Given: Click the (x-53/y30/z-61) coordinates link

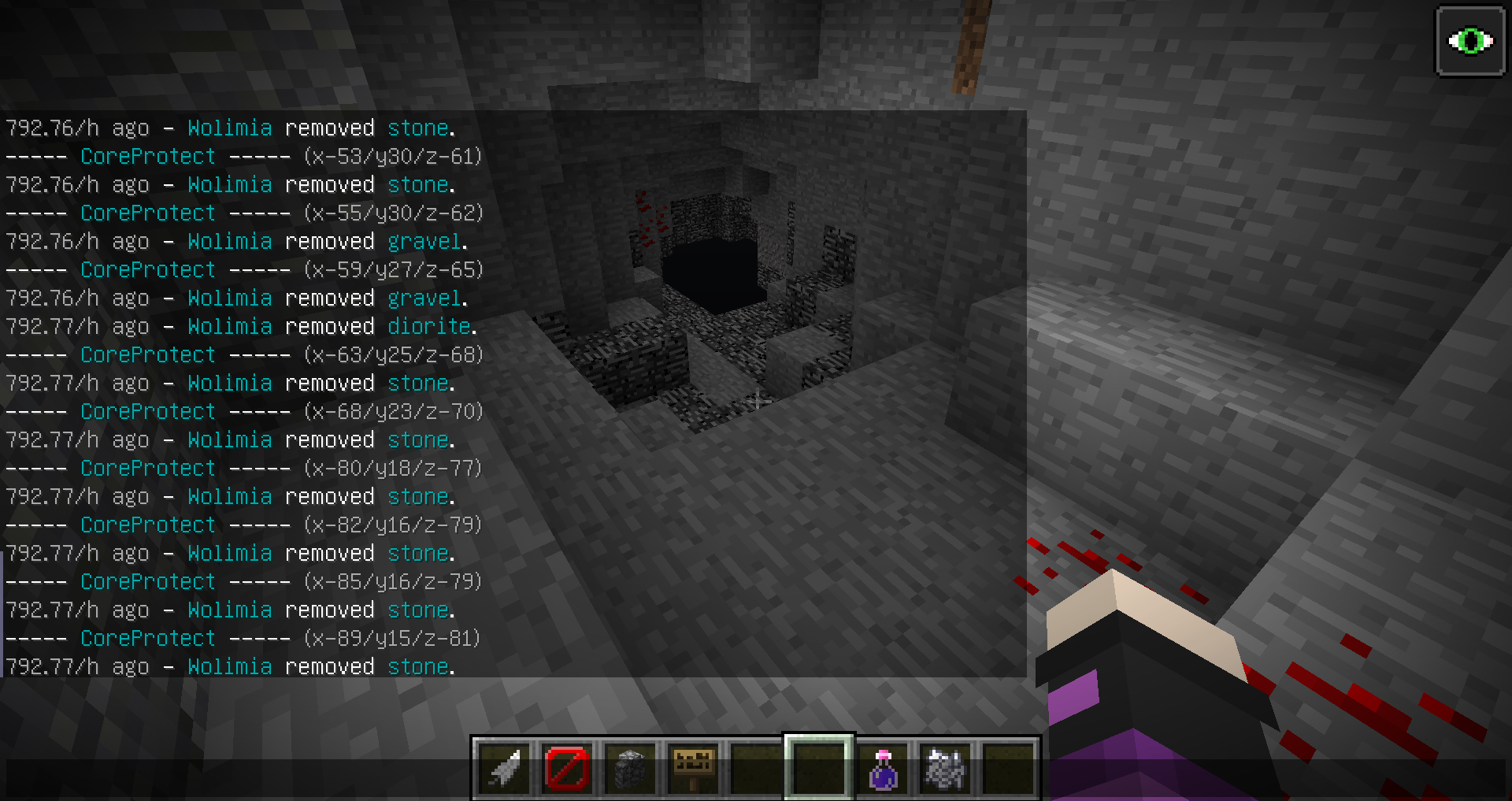Looking at the screenshot, I should (x=393, y=157).
